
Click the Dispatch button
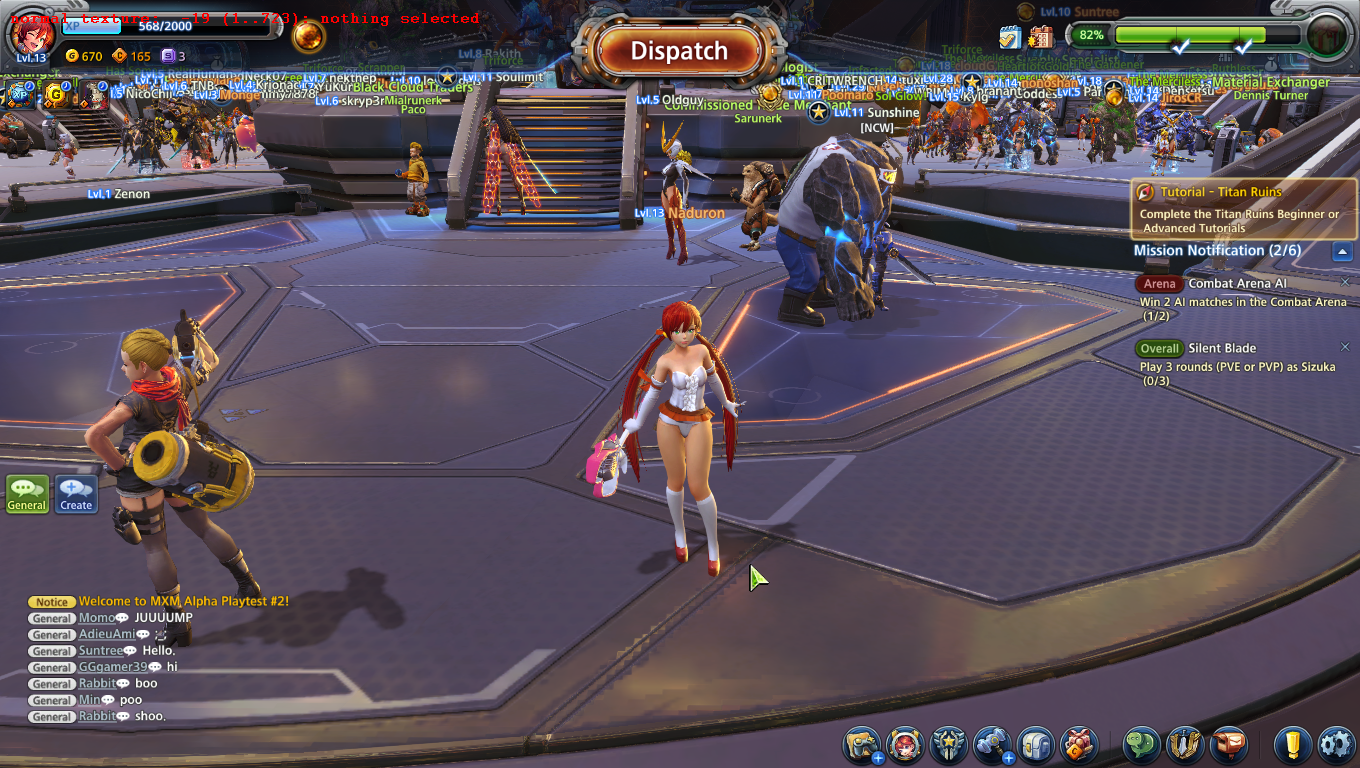point(679,51)
